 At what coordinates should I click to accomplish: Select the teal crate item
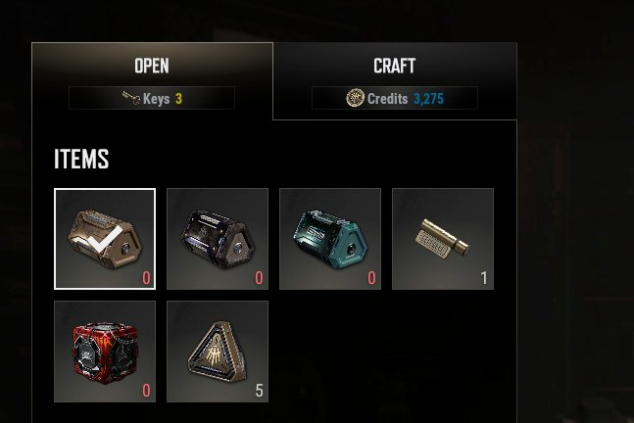coord(330,238)
